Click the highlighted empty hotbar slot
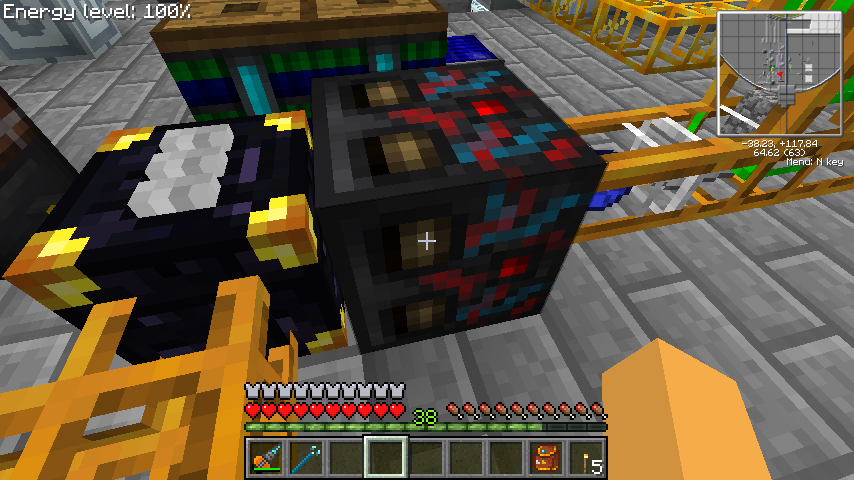This screenshot has height=480, width=854. tap(386, 458)
